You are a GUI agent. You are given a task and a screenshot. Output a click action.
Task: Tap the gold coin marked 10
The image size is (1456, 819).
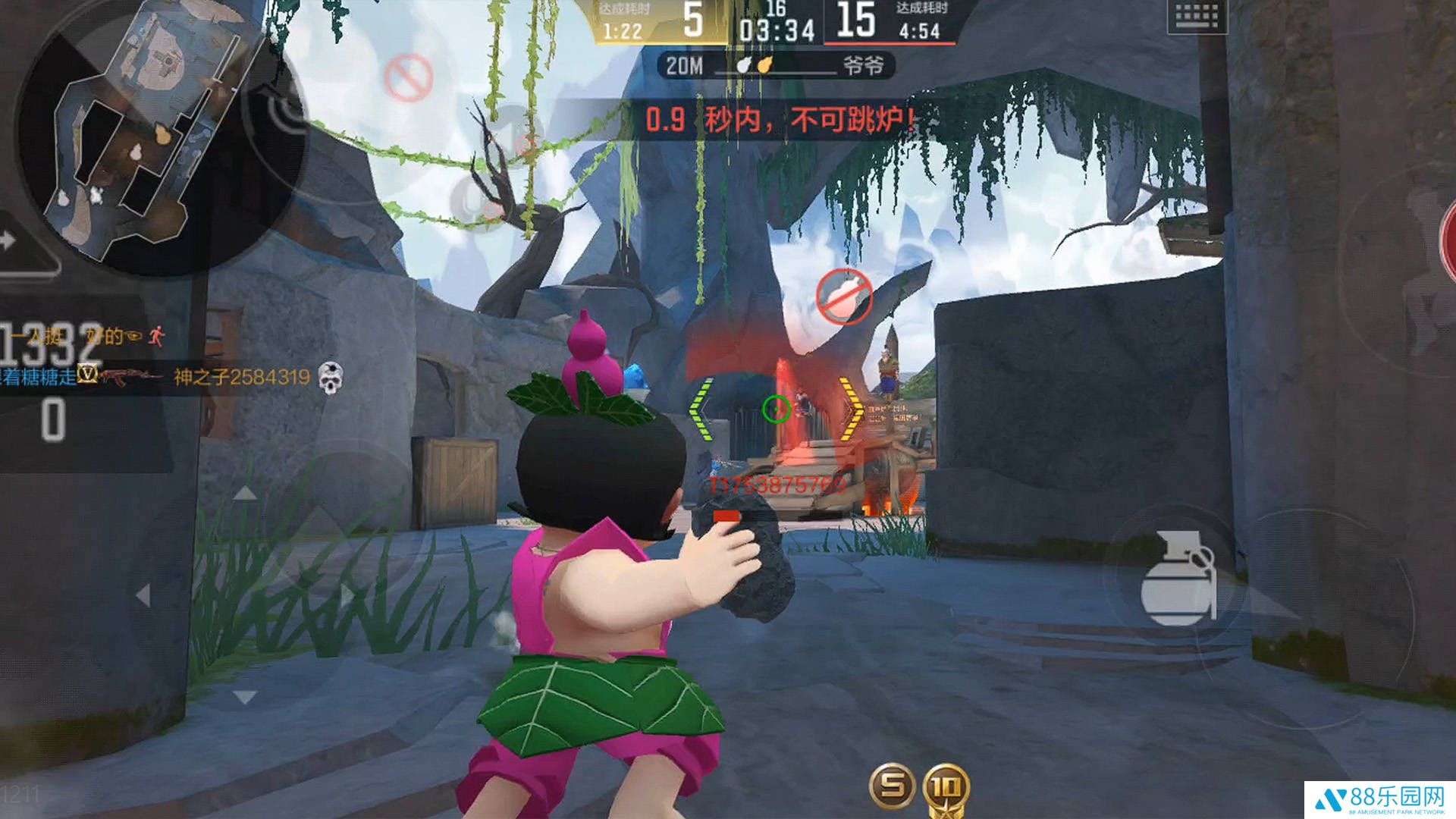(x=946, y=789)
